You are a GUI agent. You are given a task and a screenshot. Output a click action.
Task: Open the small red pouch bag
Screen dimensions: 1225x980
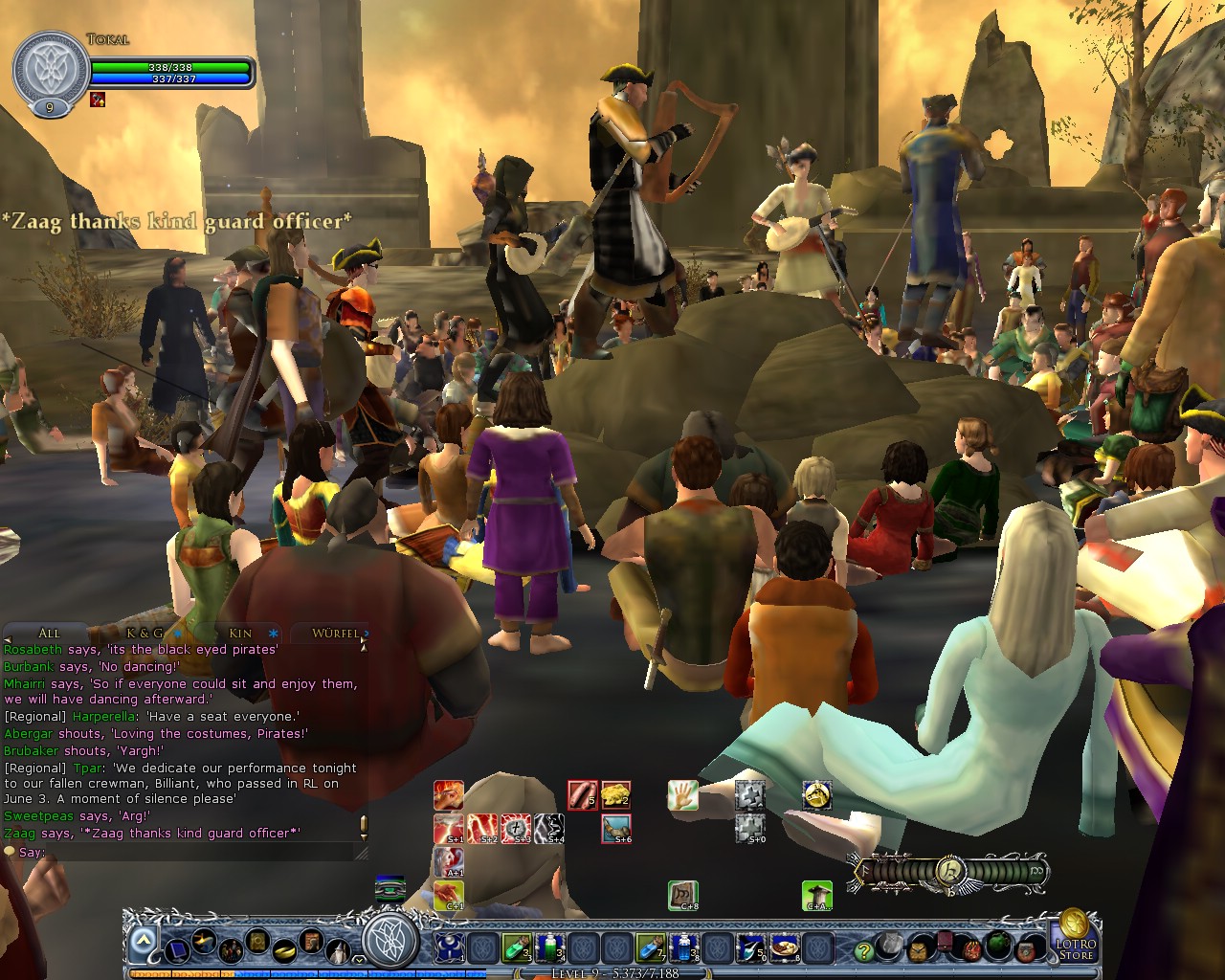[945, 943]
